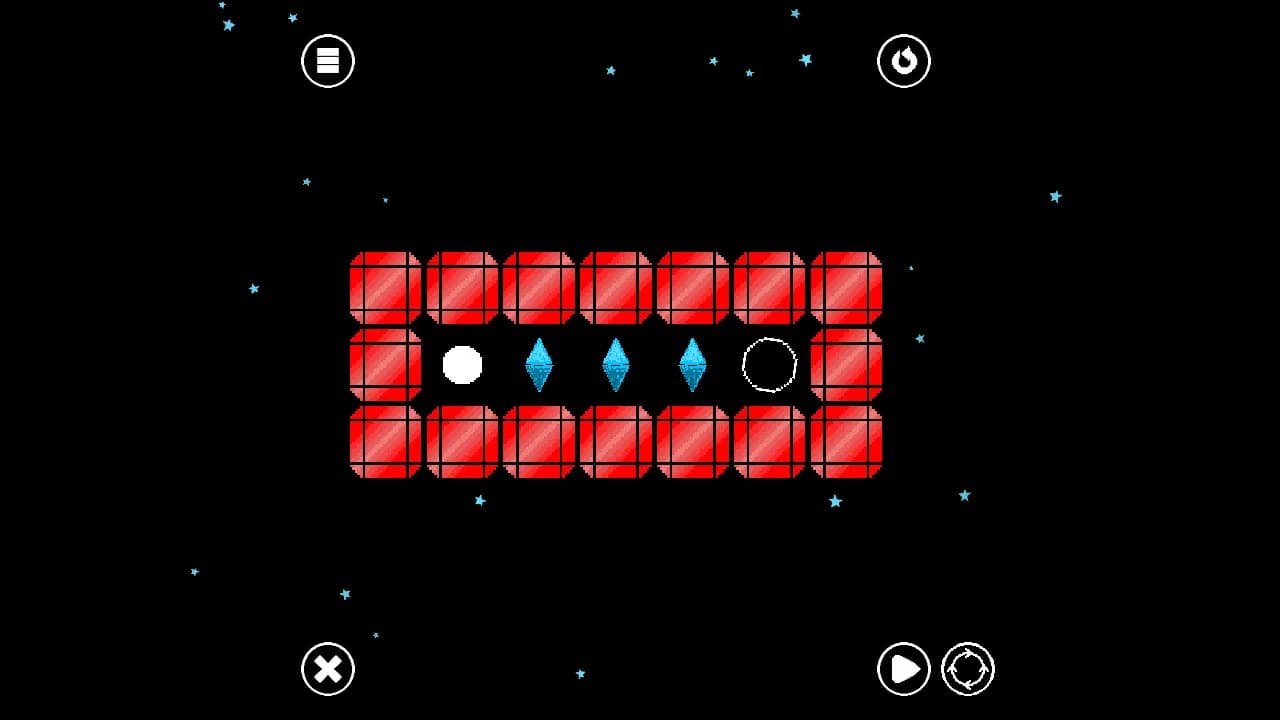Viewport: 1280px width, 720px height.
Task: Click the middle blue crystal
Action: click(x=615, y=364)
